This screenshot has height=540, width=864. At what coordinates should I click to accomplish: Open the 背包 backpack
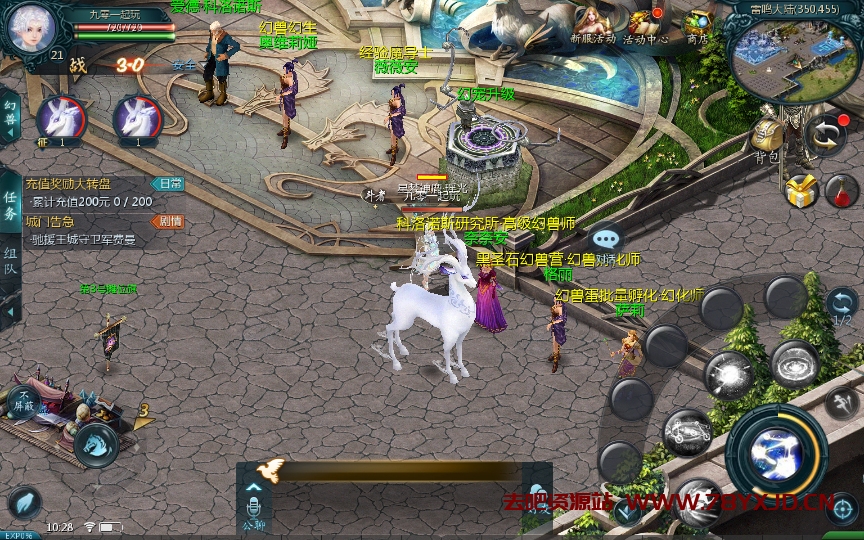pos(768,138)
